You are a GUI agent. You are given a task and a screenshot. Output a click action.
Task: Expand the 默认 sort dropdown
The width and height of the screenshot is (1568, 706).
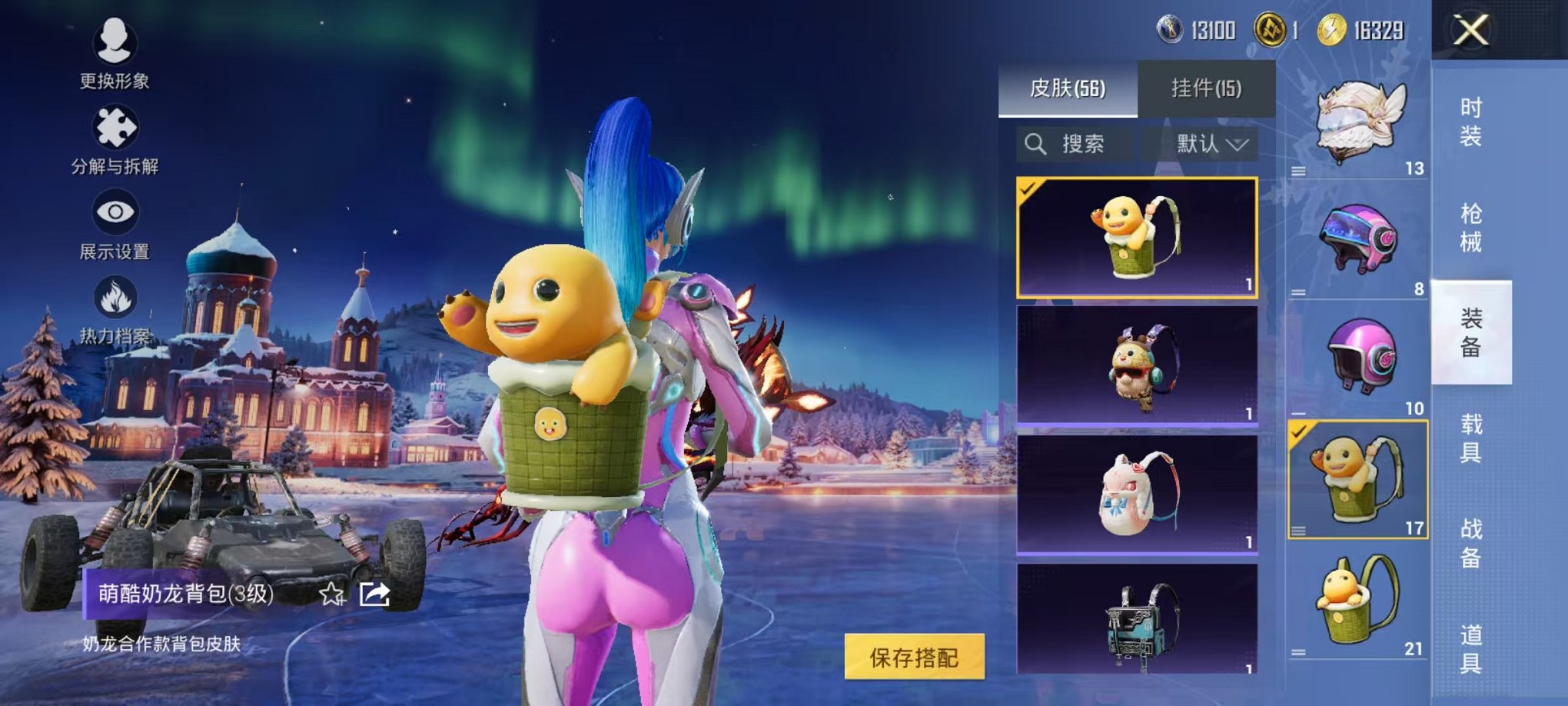point(1212,144)
